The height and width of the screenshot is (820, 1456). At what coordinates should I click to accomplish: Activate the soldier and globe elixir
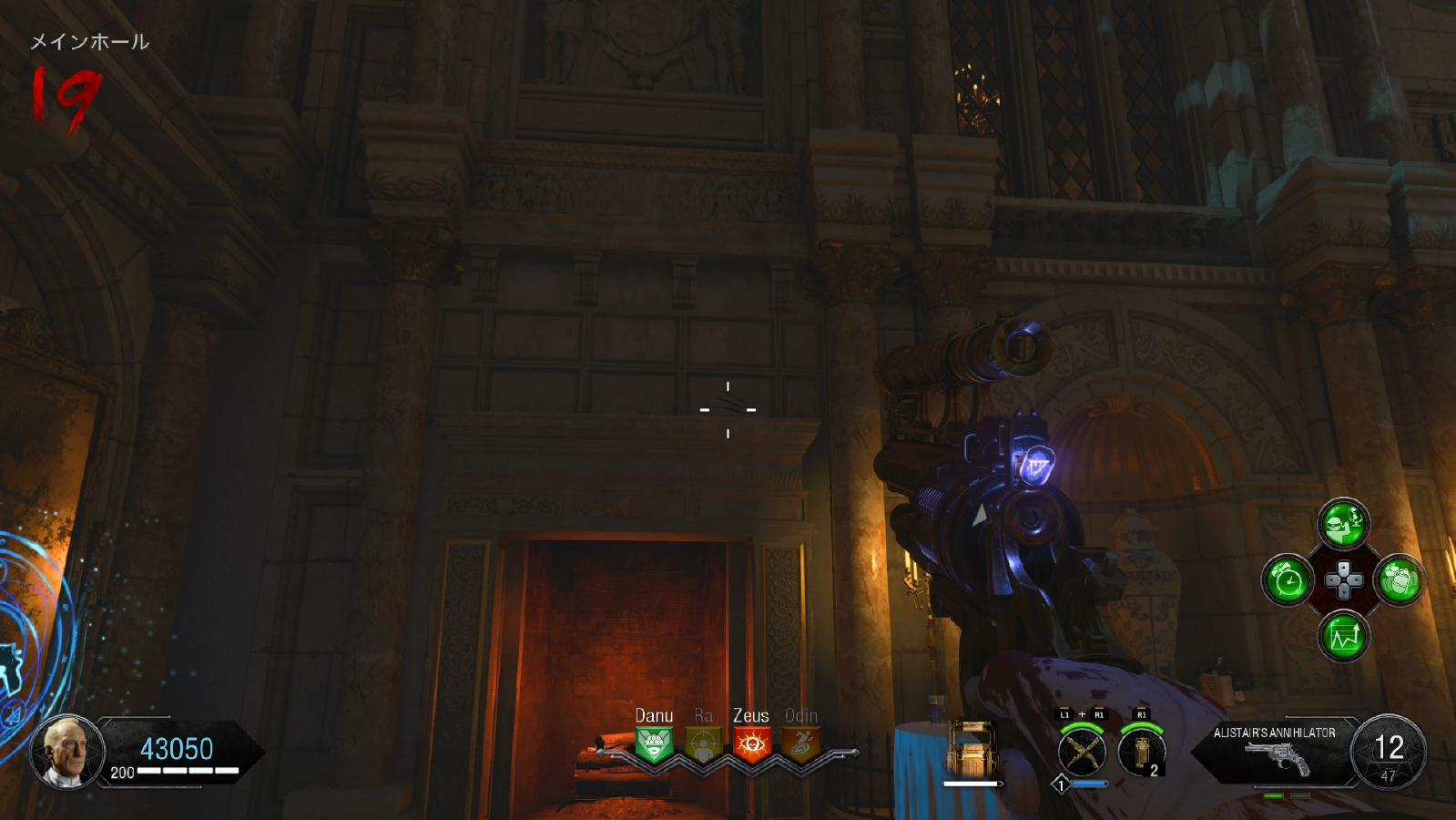tap(1343, 524)
